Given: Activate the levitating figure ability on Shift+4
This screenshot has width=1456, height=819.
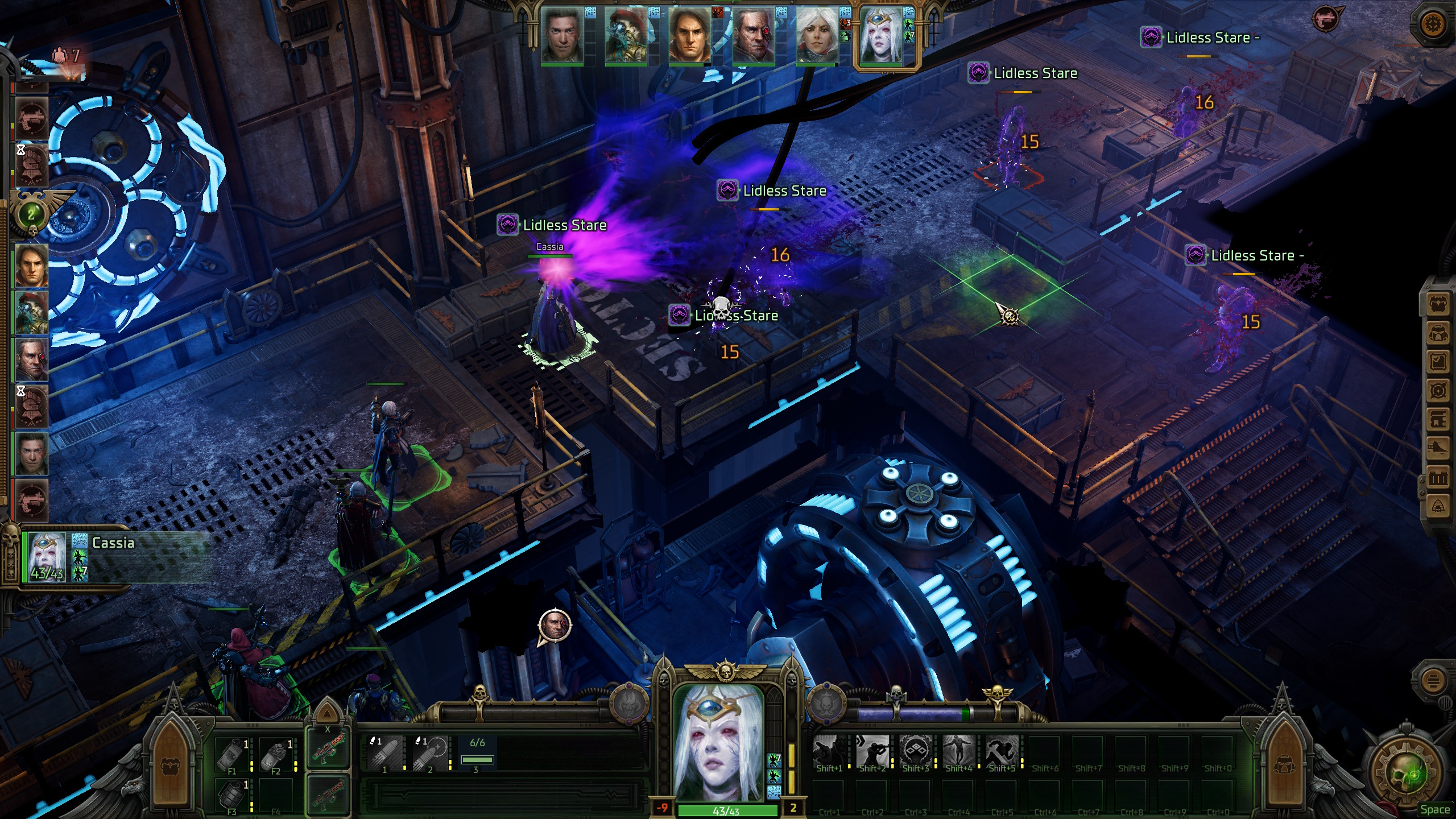Looking at the screenshot, I should coord(959,751).
